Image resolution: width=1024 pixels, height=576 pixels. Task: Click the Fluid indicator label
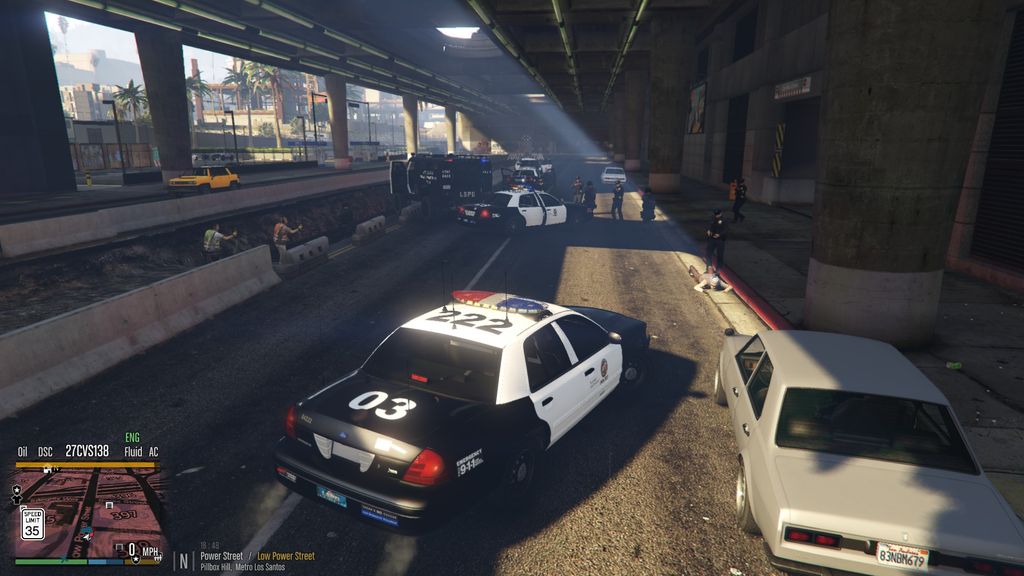pos(132,452)
